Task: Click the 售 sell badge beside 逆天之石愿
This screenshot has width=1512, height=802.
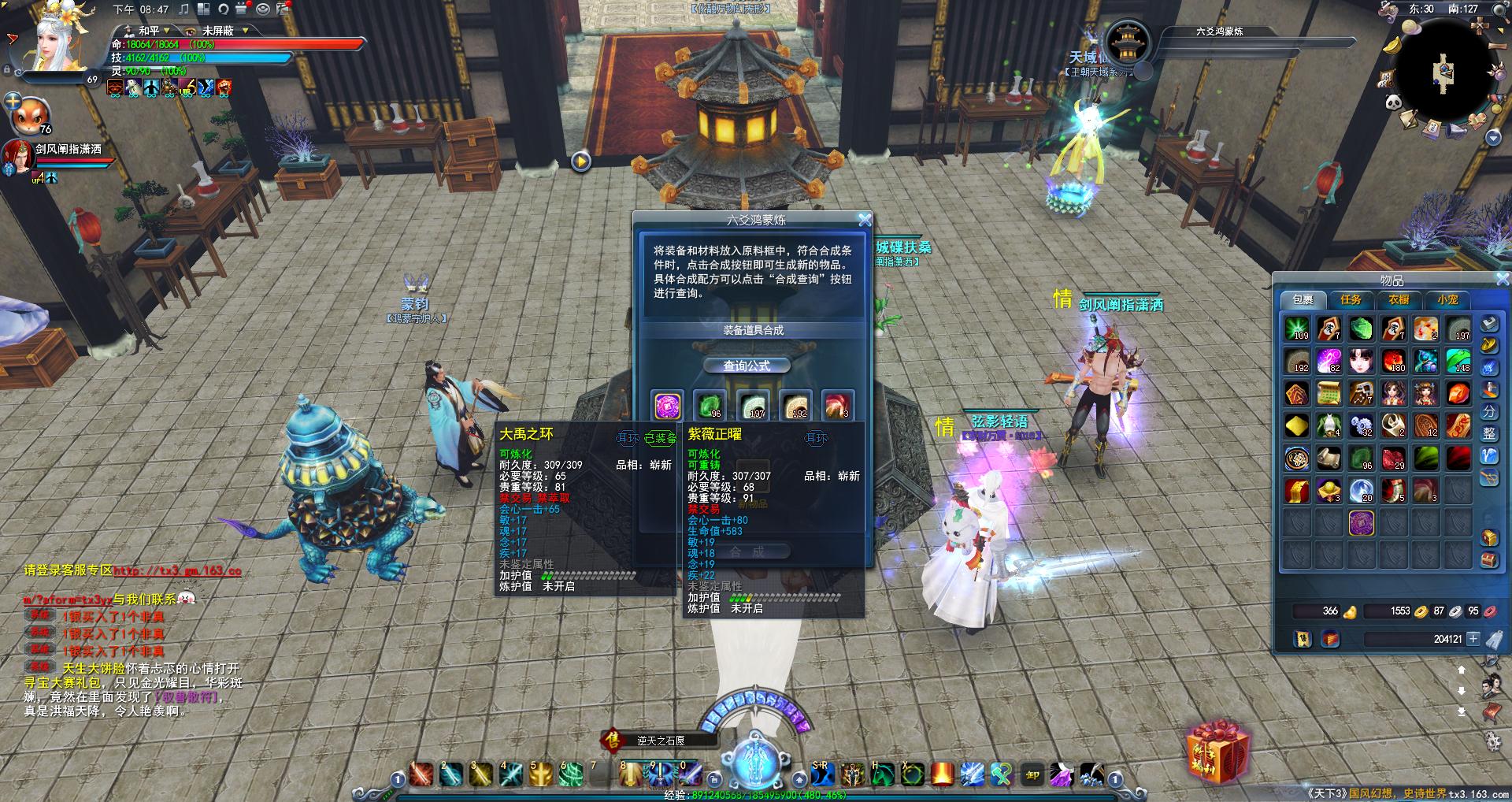Action: 612,741
